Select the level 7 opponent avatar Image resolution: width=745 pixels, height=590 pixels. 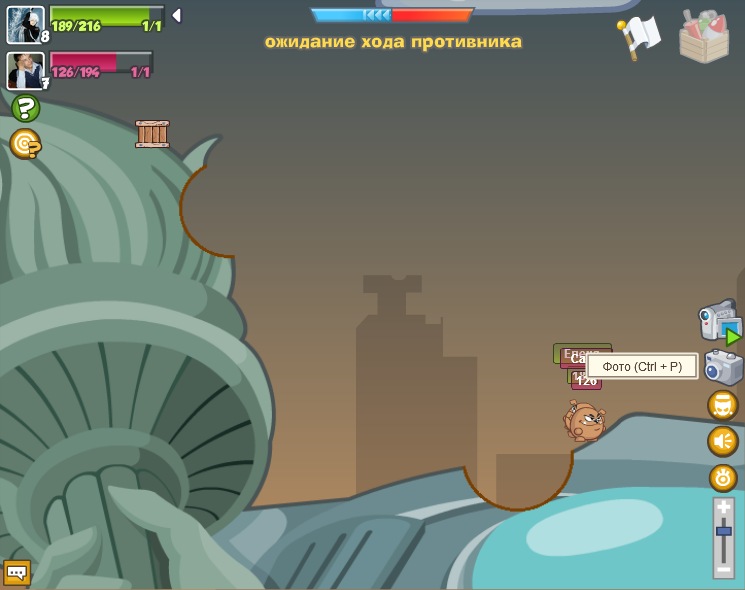(x=25, y=70)
